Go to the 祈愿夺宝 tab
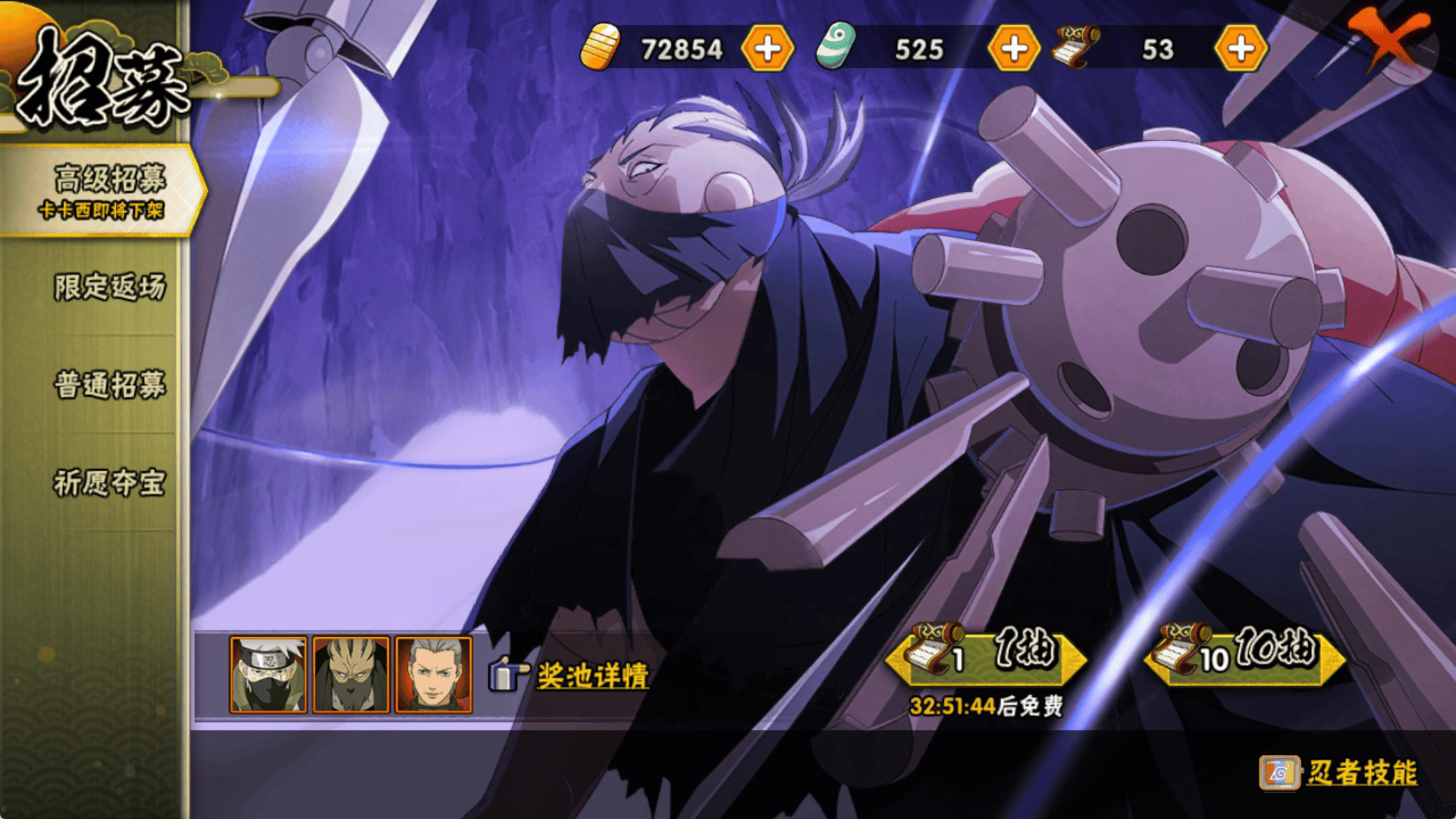Screen dimensions: 1456x819 (x=108, y=482)
